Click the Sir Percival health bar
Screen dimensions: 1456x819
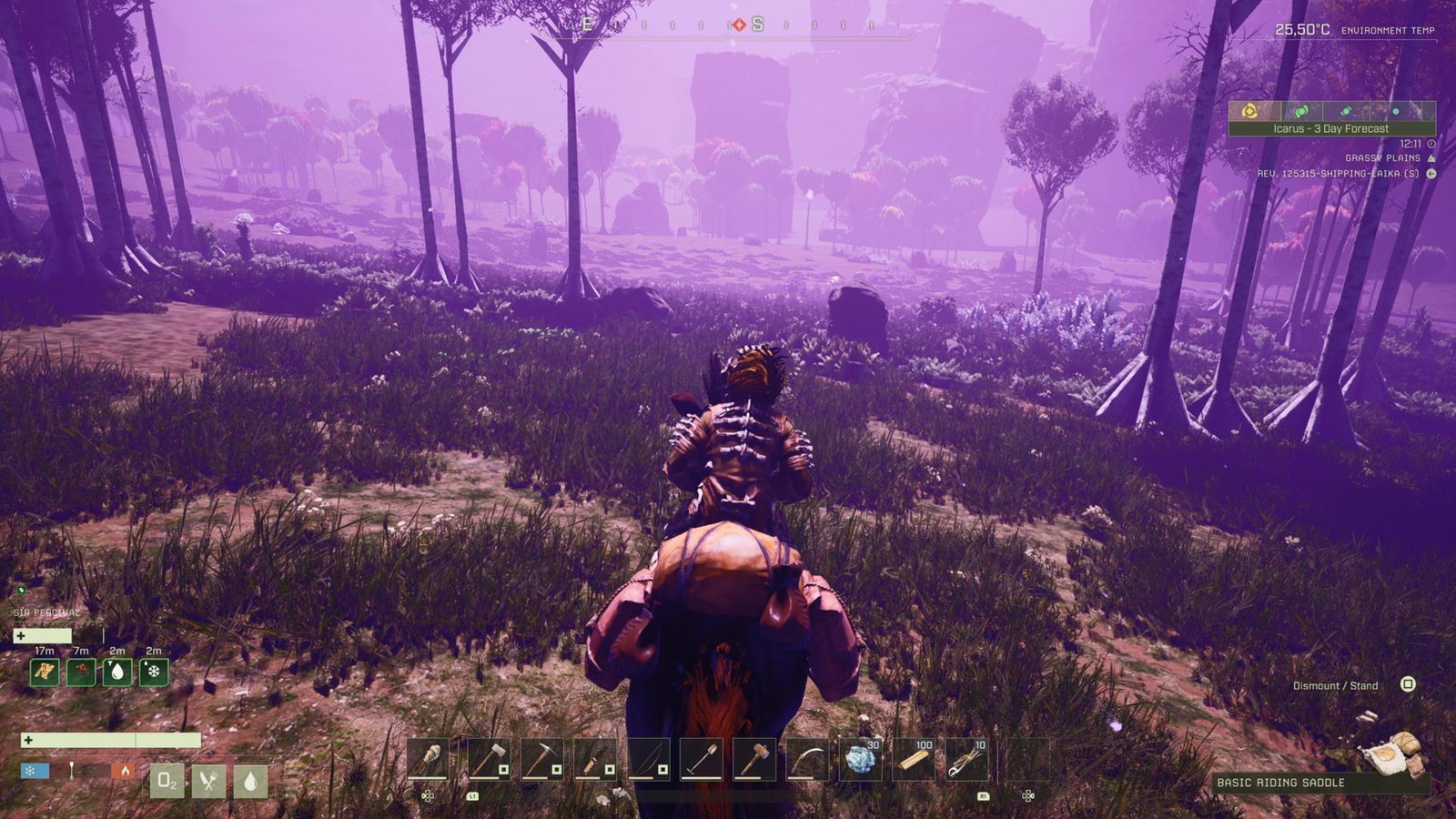(x=42, y=636)
